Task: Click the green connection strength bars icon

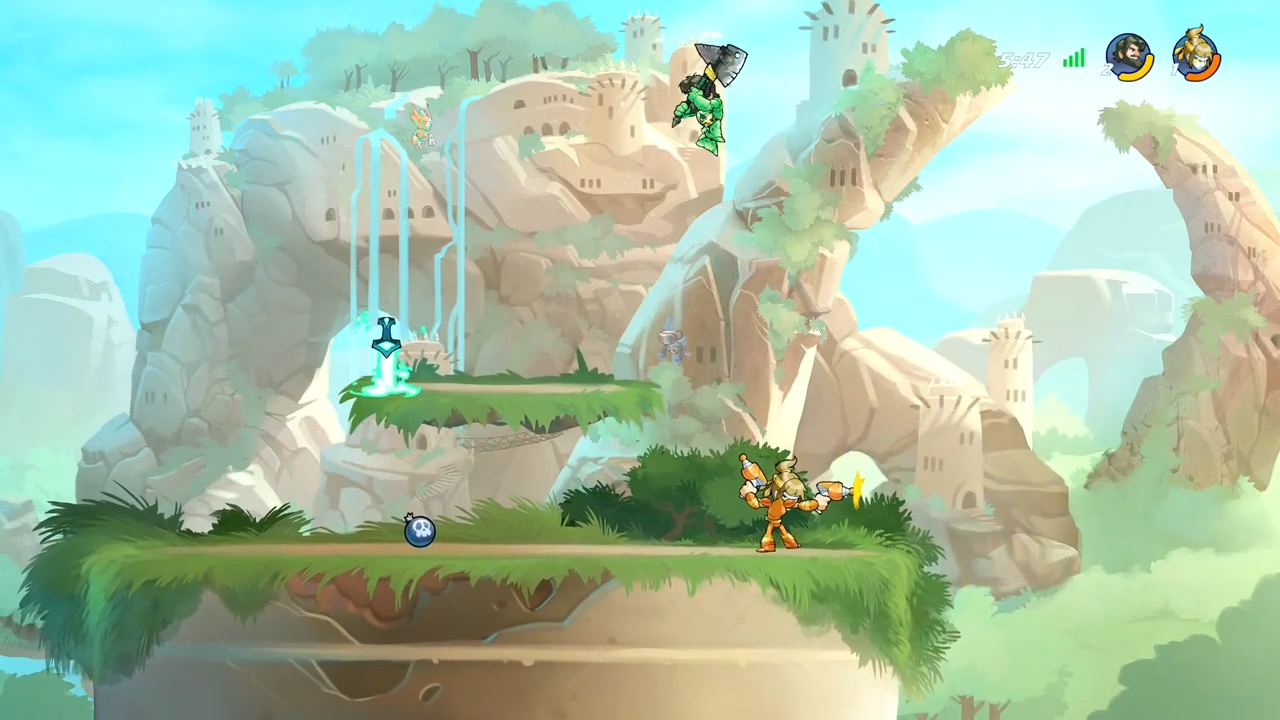Action: point(1073,58)
